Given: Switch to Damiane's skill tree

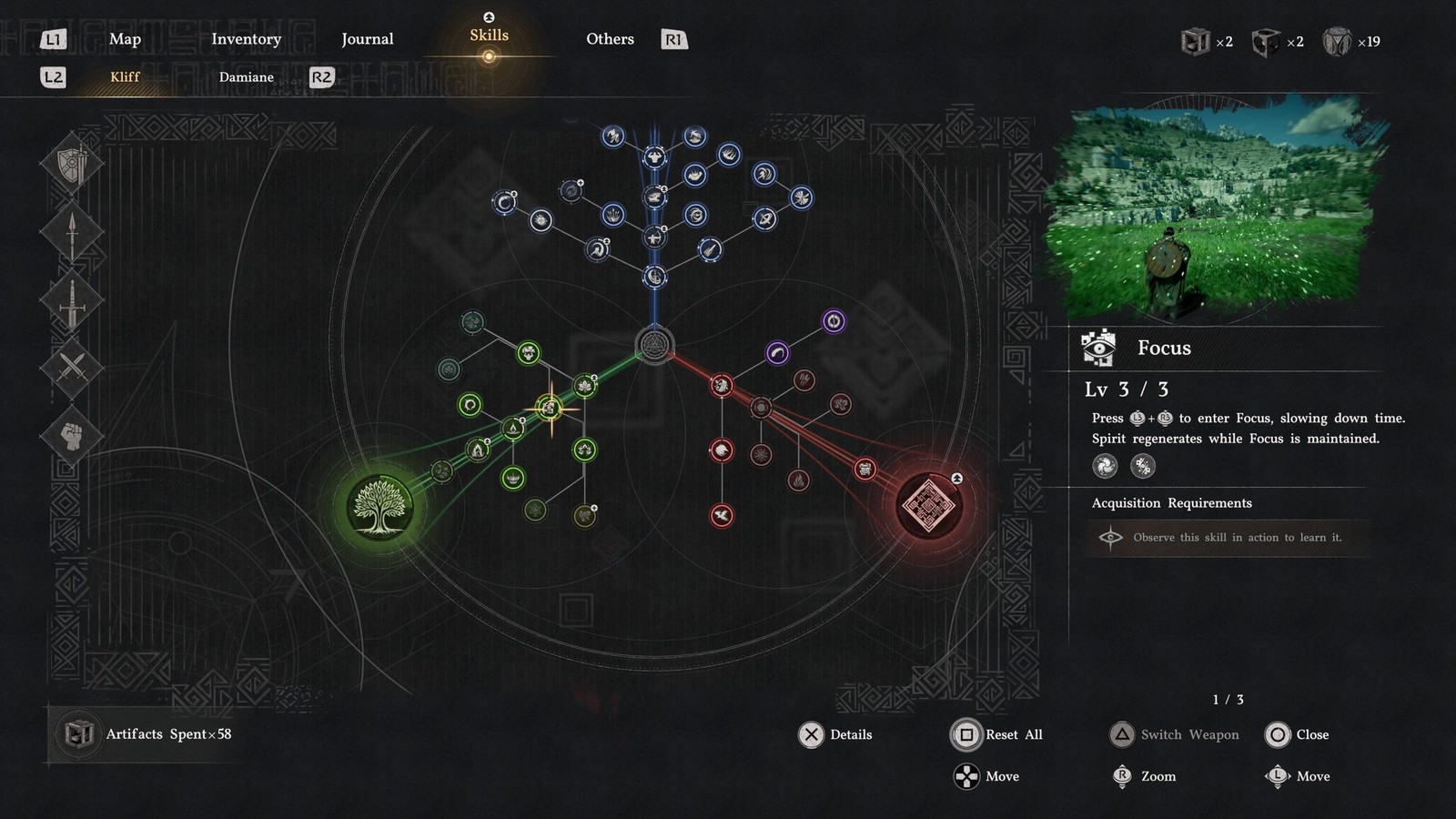Looking at the screenshot, I should click(246, 77).
